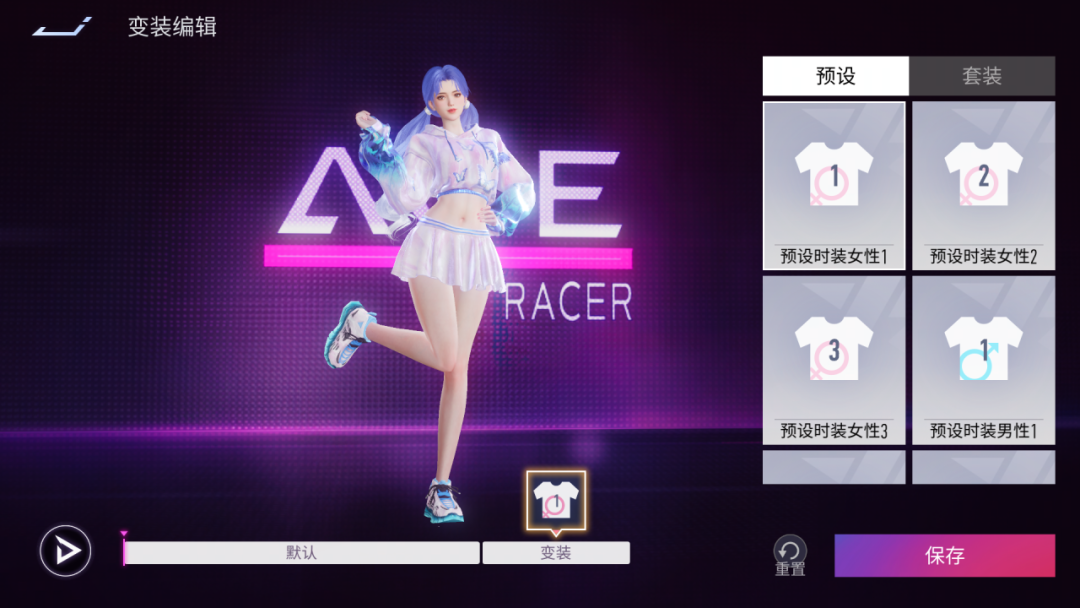Choose preset outfit 预设时装女性2
This screenshot has height=608, width=1080.
point(983,186)
